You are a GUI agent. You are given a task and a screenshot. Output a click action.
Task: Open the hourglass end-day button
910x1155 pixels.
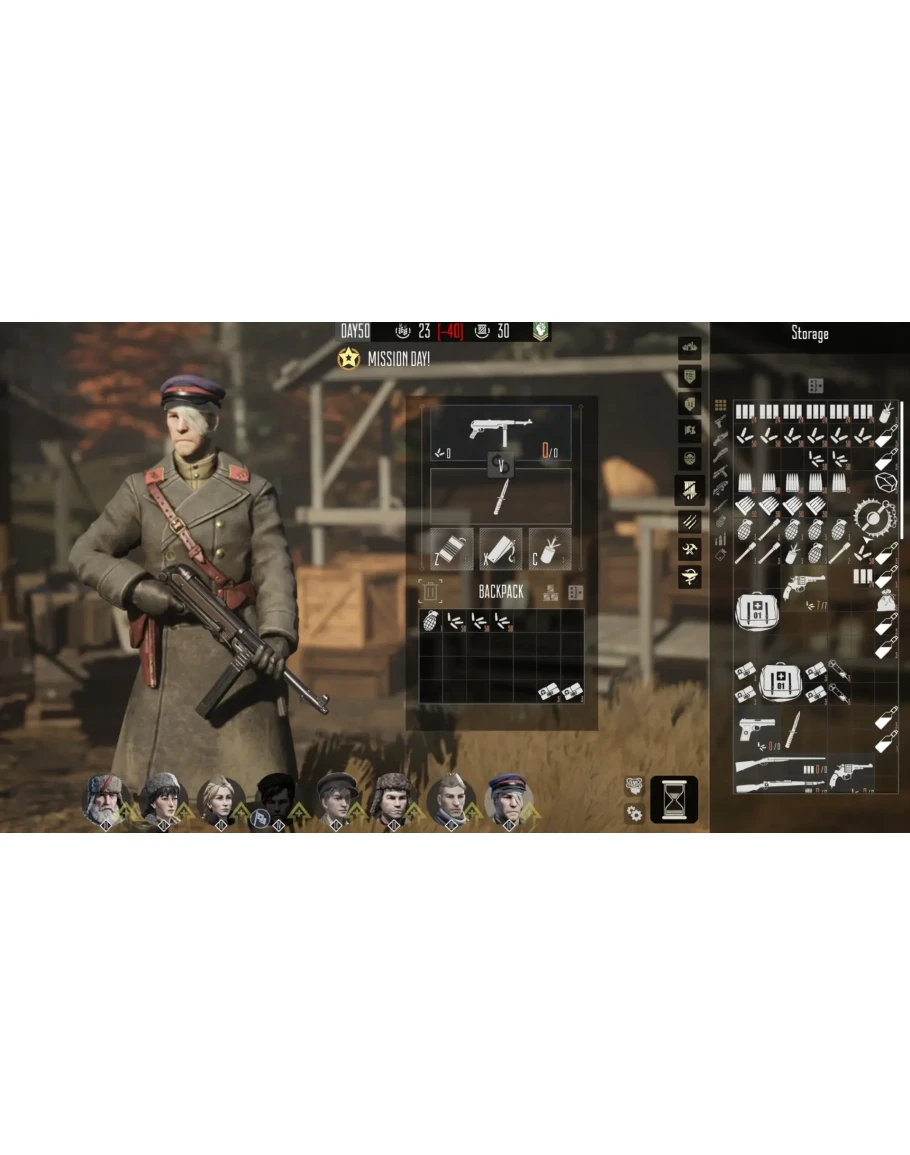pyautogui.click(x=674, y=799)
